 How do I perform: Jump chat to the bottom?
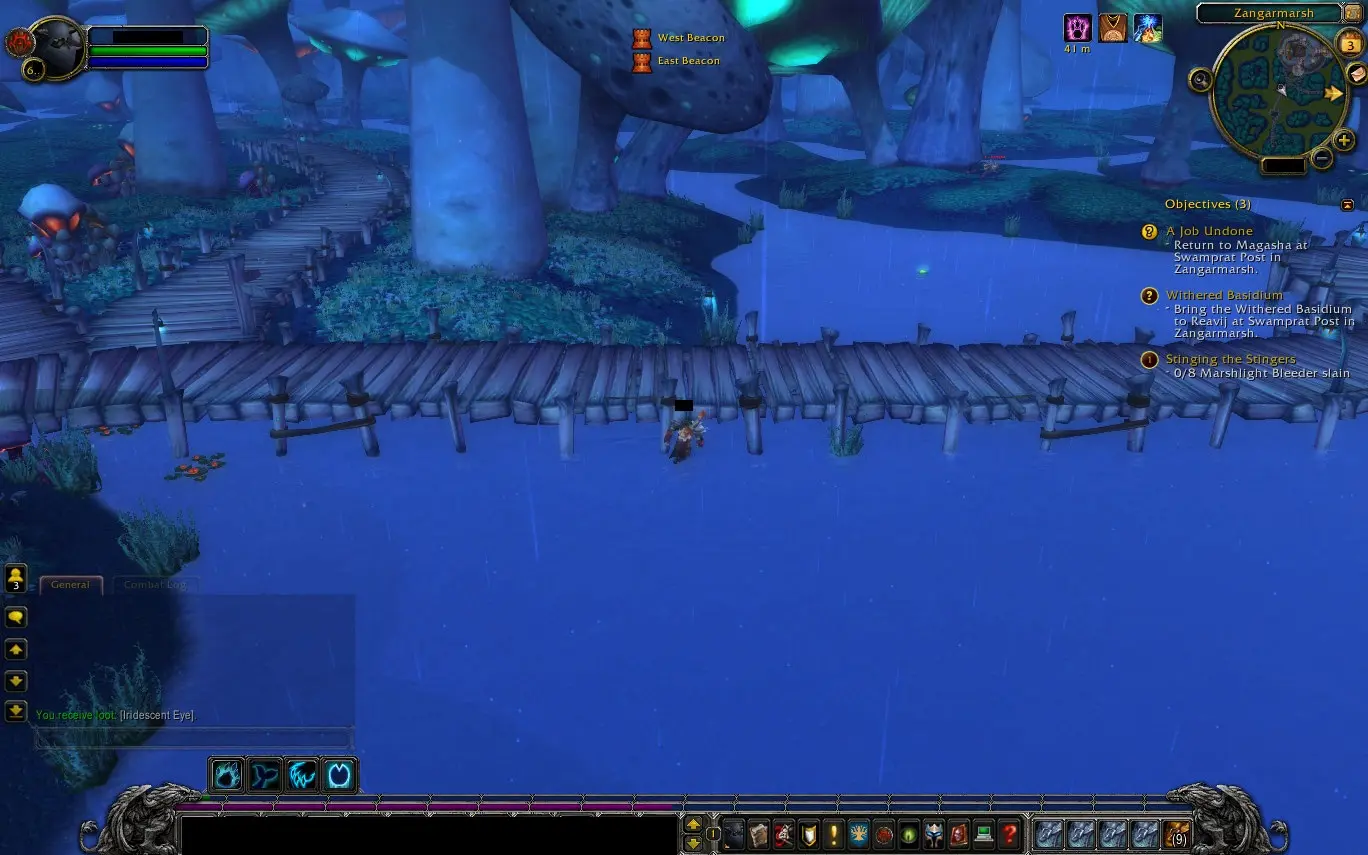pos(16,711)
